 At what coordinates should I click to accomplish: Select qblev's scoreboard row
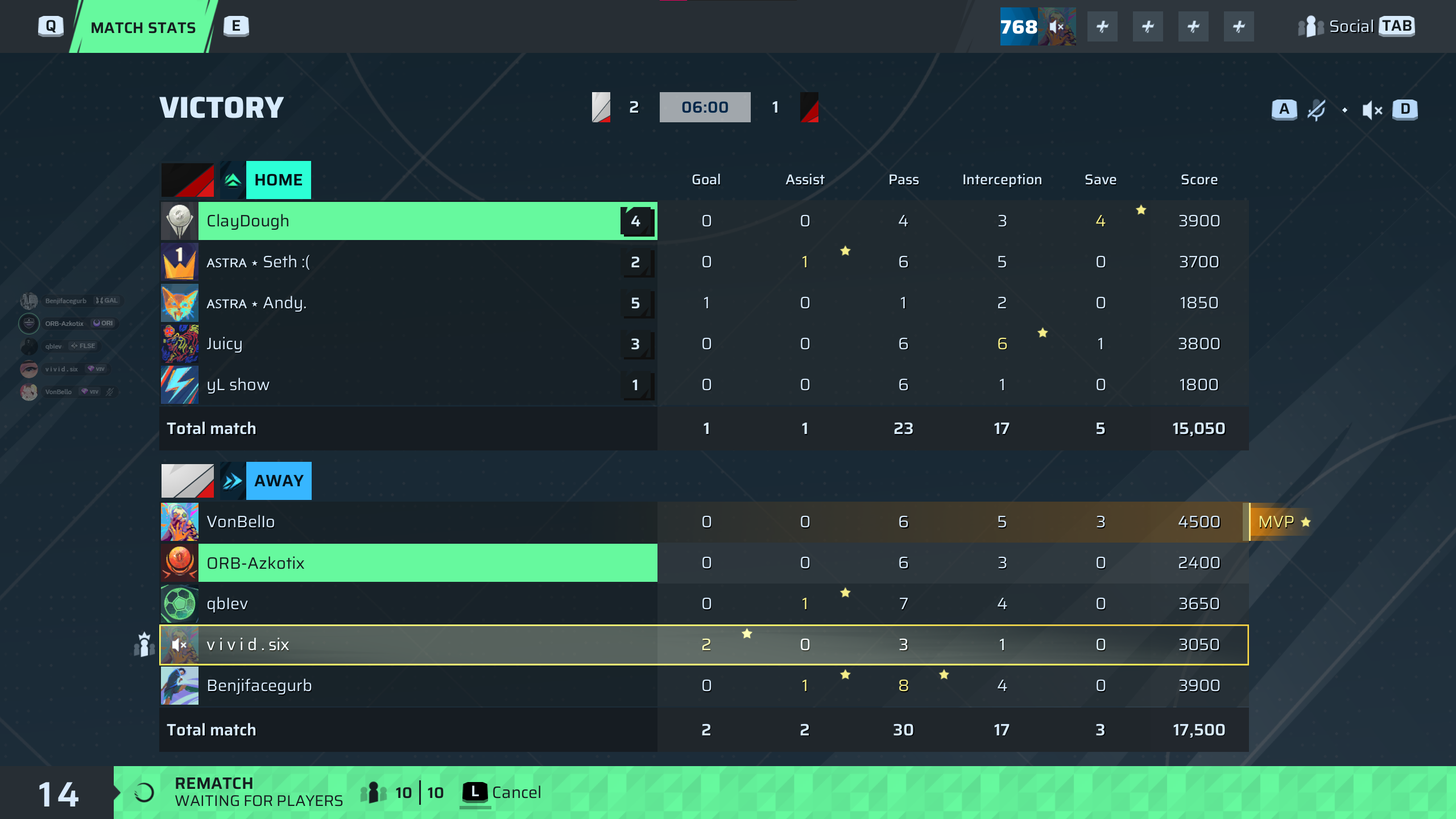(x=408, y=604)
